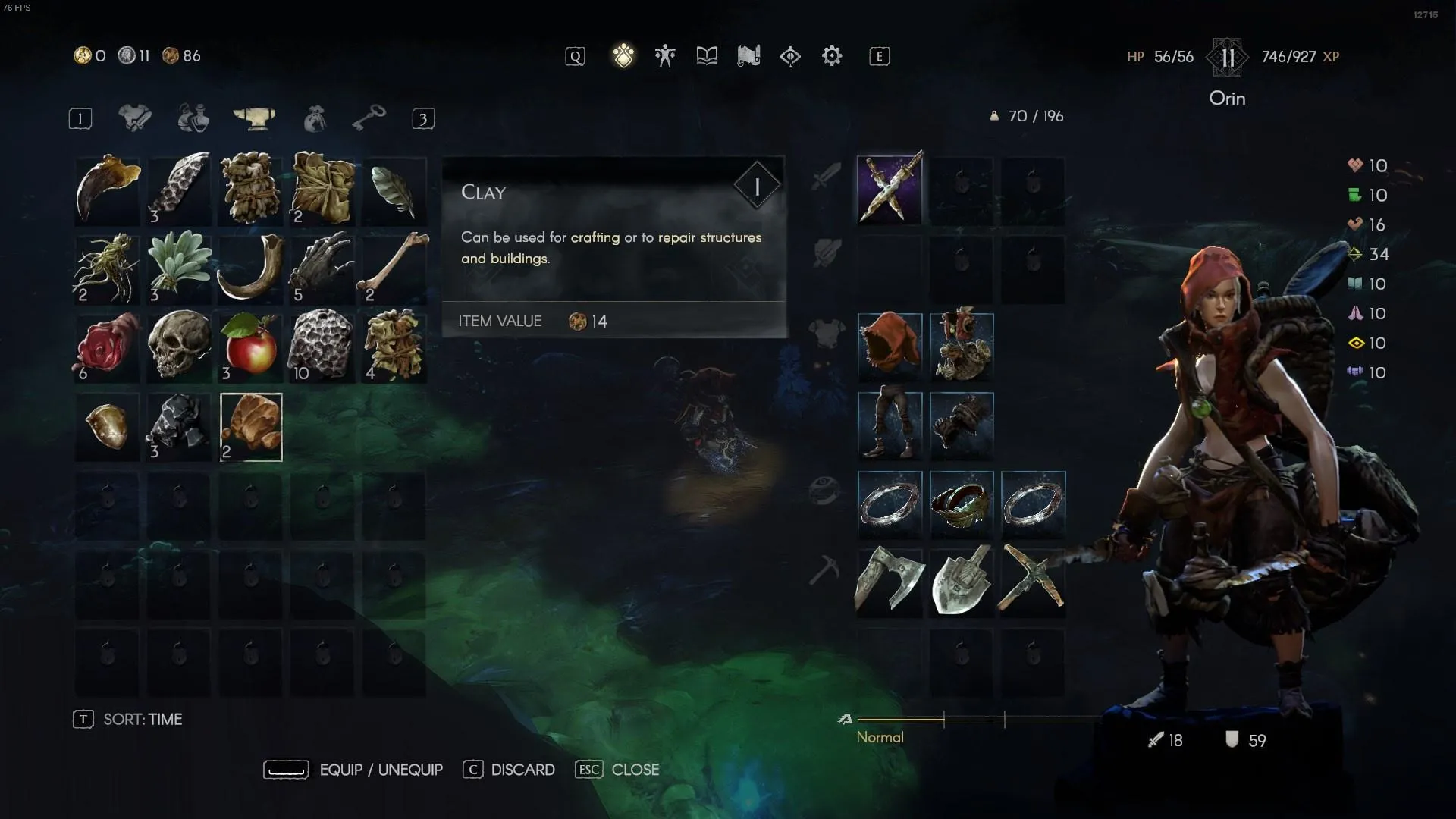1456x819 pixels.
Task: Close the inventory screen
Action: (x=617, y=770)
